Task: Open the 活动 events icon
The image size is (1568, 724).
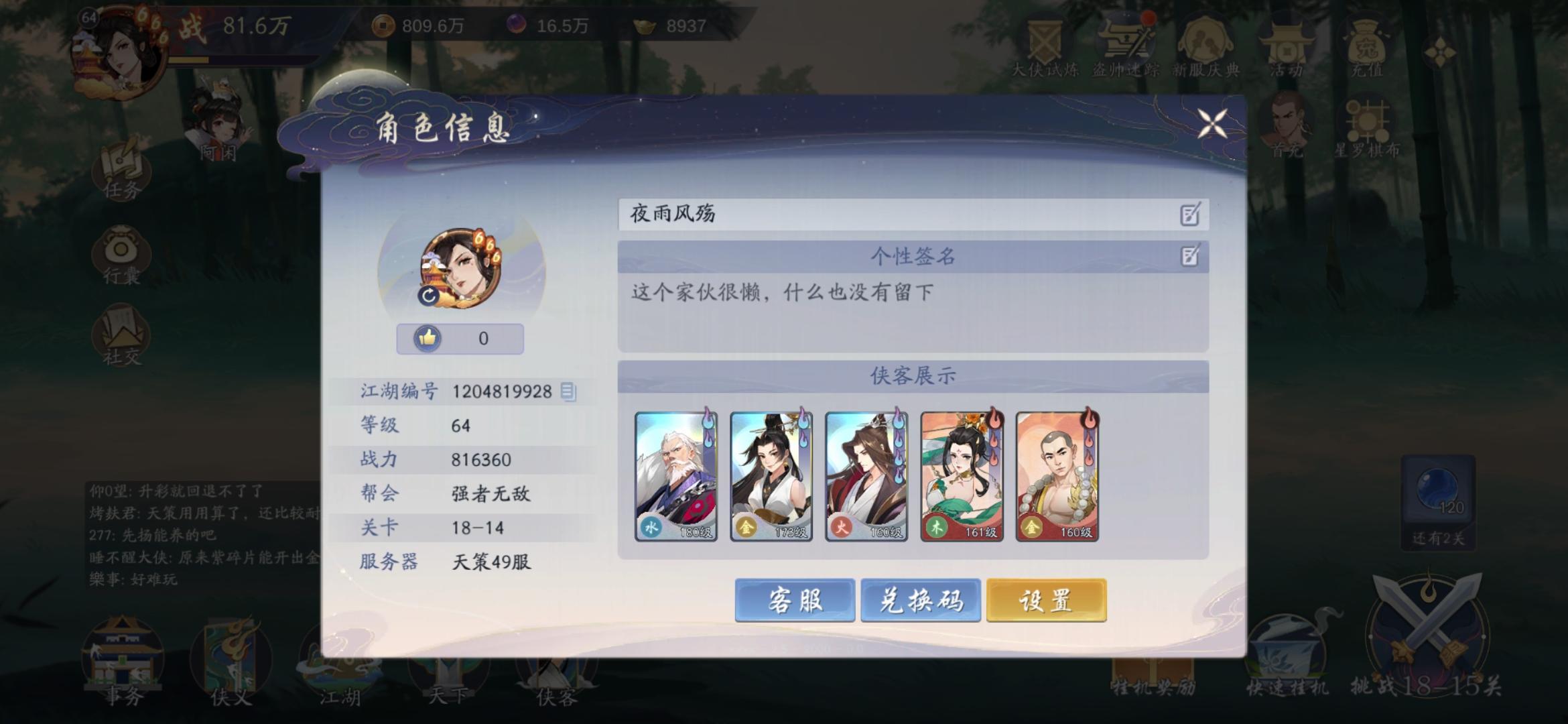Action: [x=1287, y=47]
